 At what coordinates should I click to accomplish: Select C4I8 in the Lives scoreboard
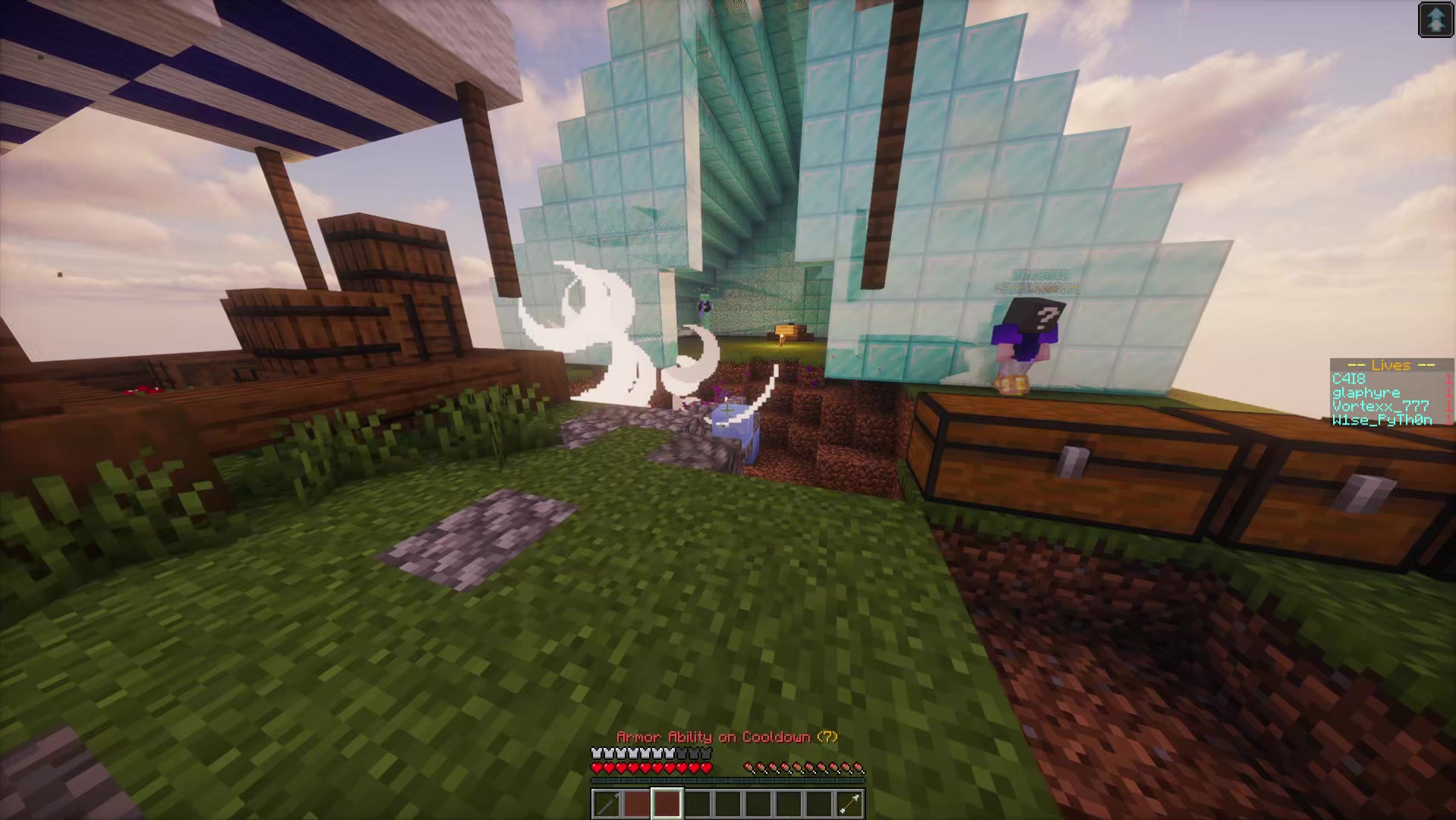tap(1347, 379)
